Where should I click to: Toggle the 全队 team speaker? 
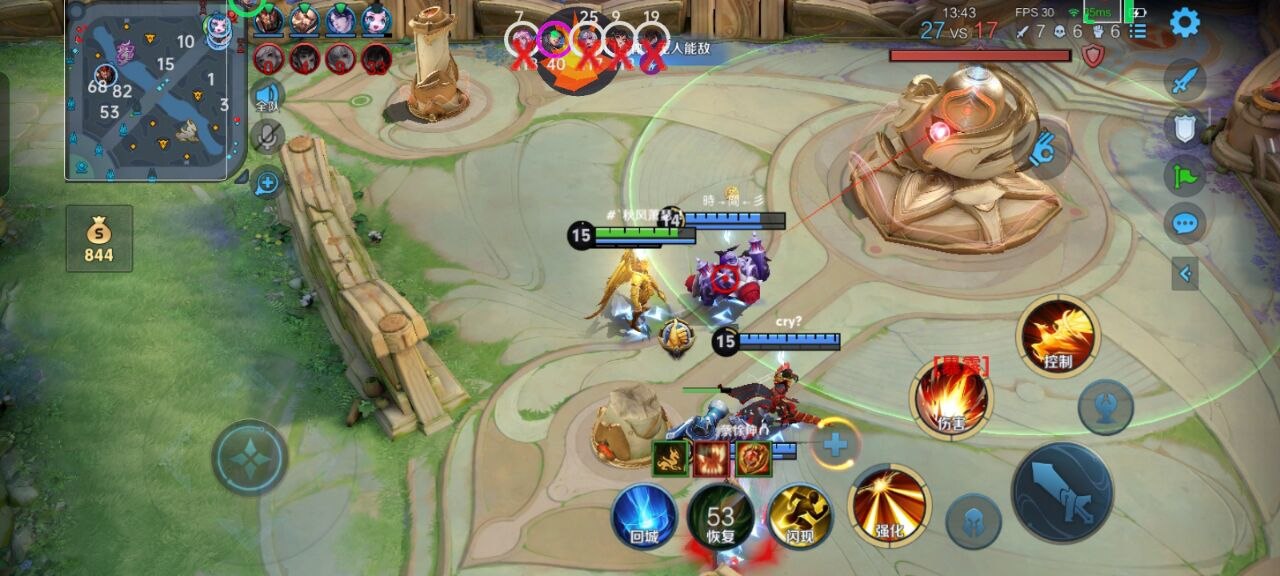(x=267, y=96)
